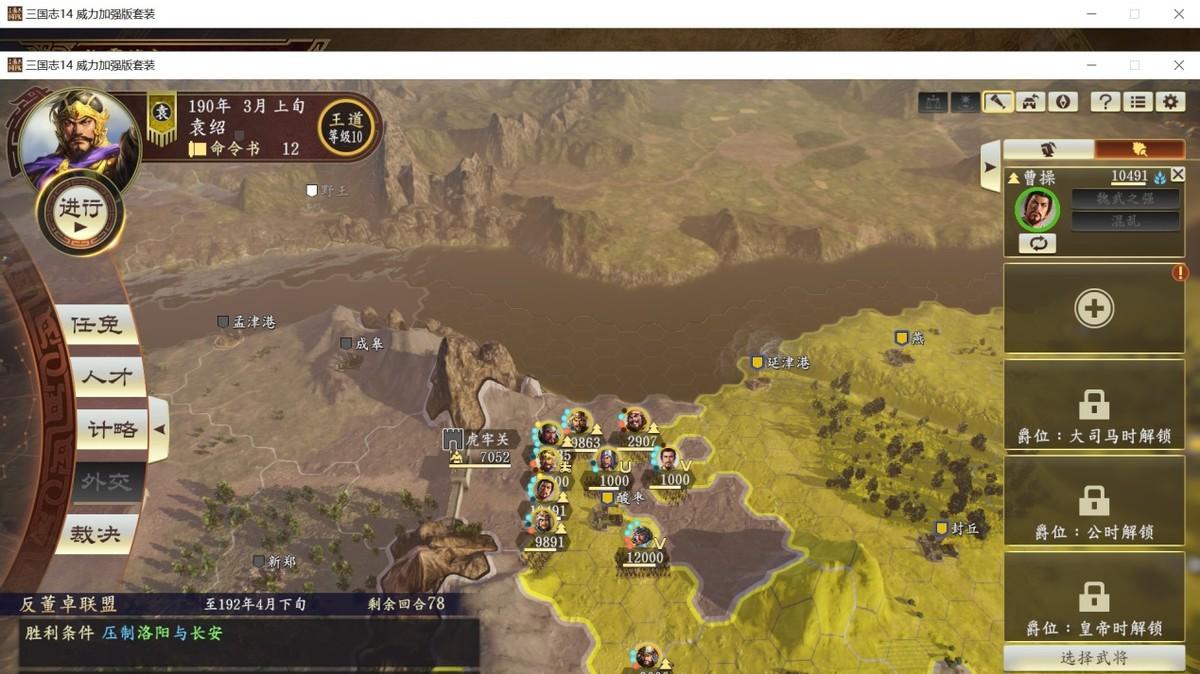
Task: Click the siege cart toolbar icon
Action: click(1031, 101)
